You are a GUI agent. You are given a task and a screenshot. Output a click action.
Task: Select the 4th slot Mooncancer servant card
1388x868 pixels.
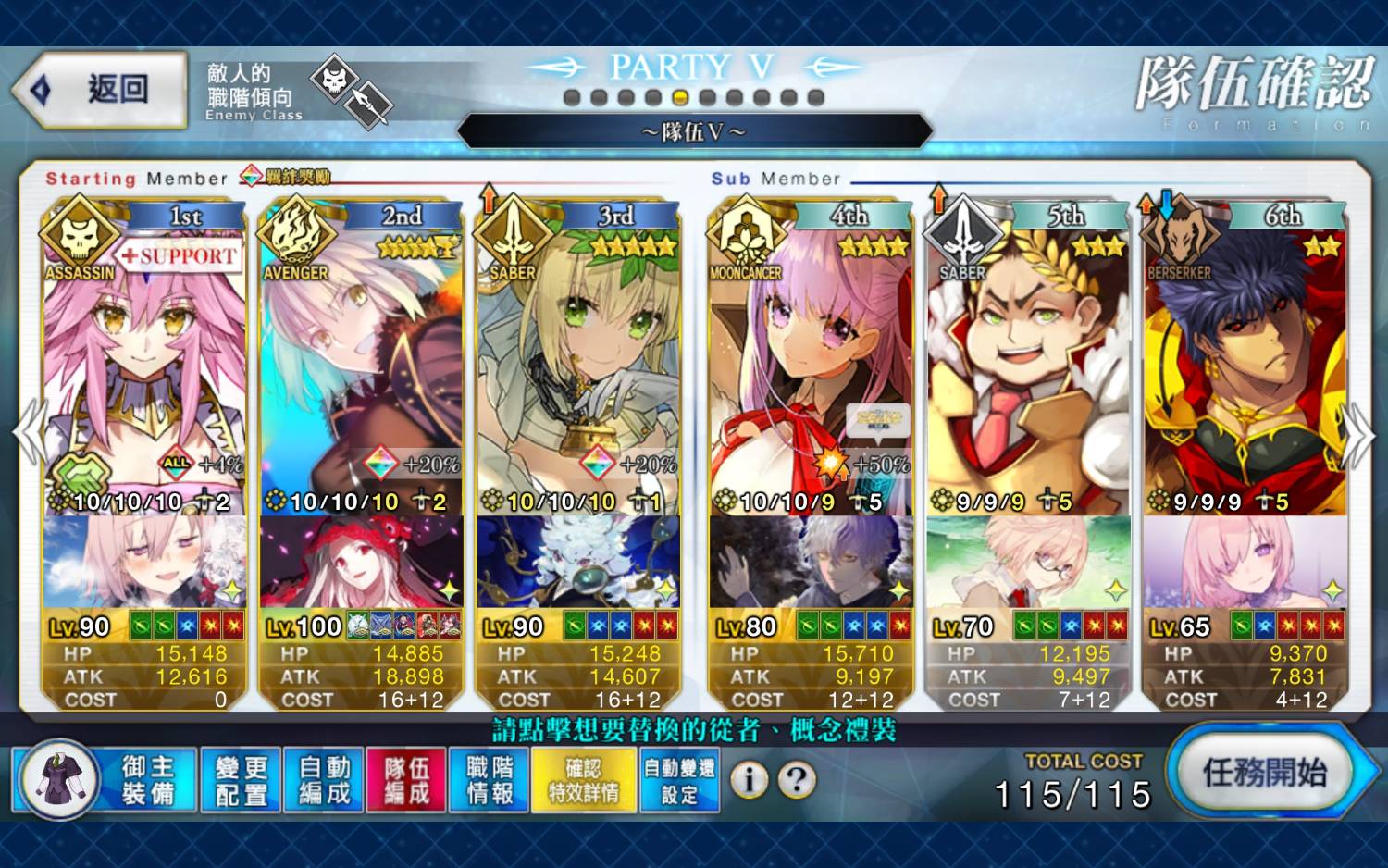(811, 370)
